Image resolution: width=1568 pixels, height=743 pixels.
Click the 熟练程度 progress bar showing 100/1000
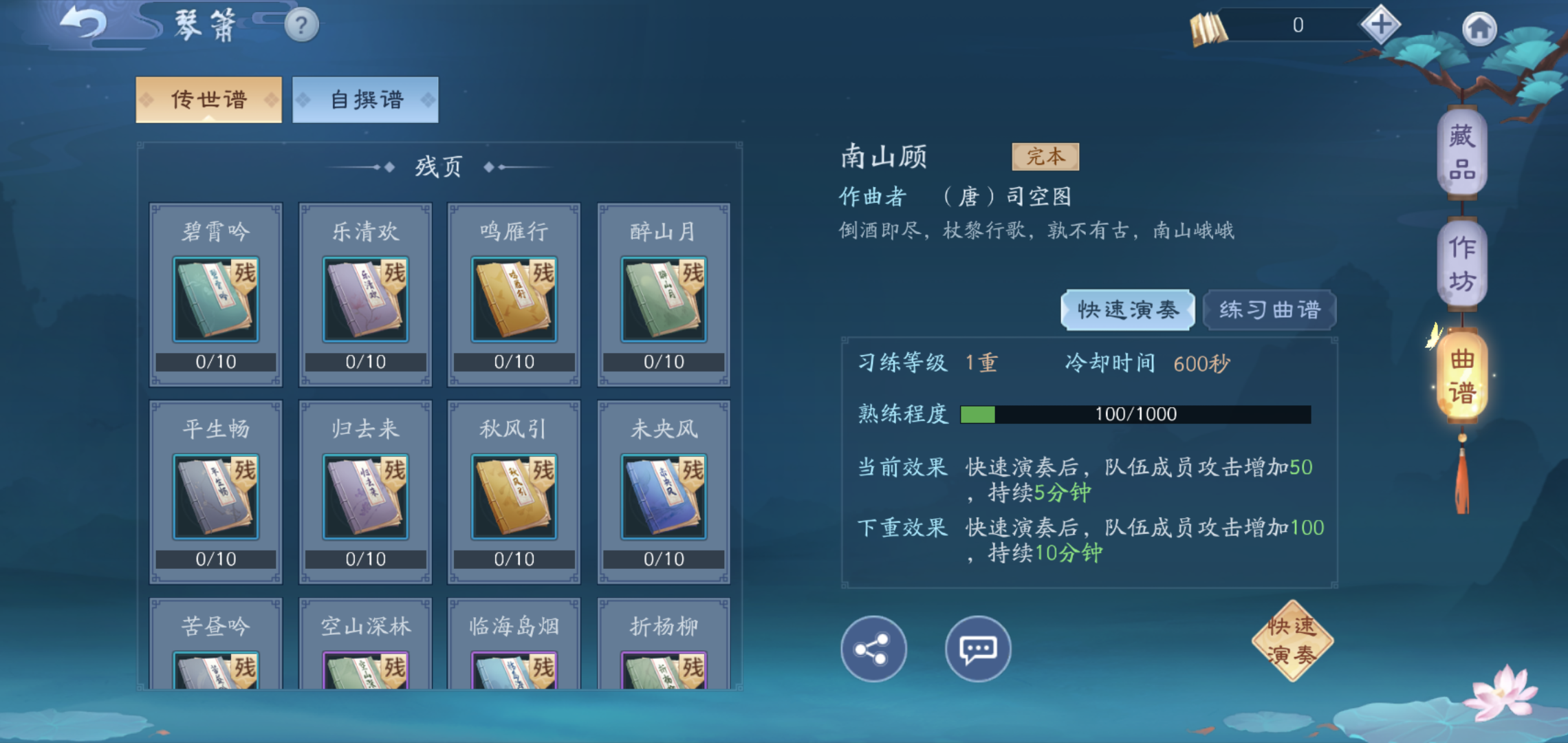tap(1135, 413)
